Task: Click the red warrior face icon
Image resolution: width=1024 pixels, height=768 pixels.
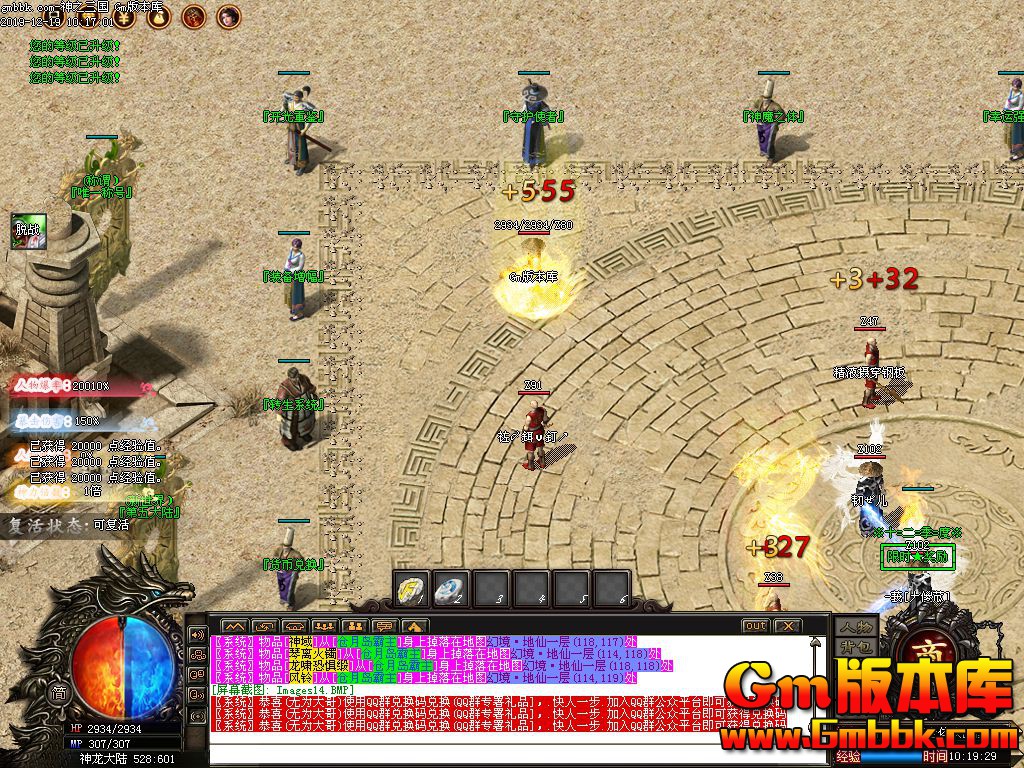Action: (194, 15)
